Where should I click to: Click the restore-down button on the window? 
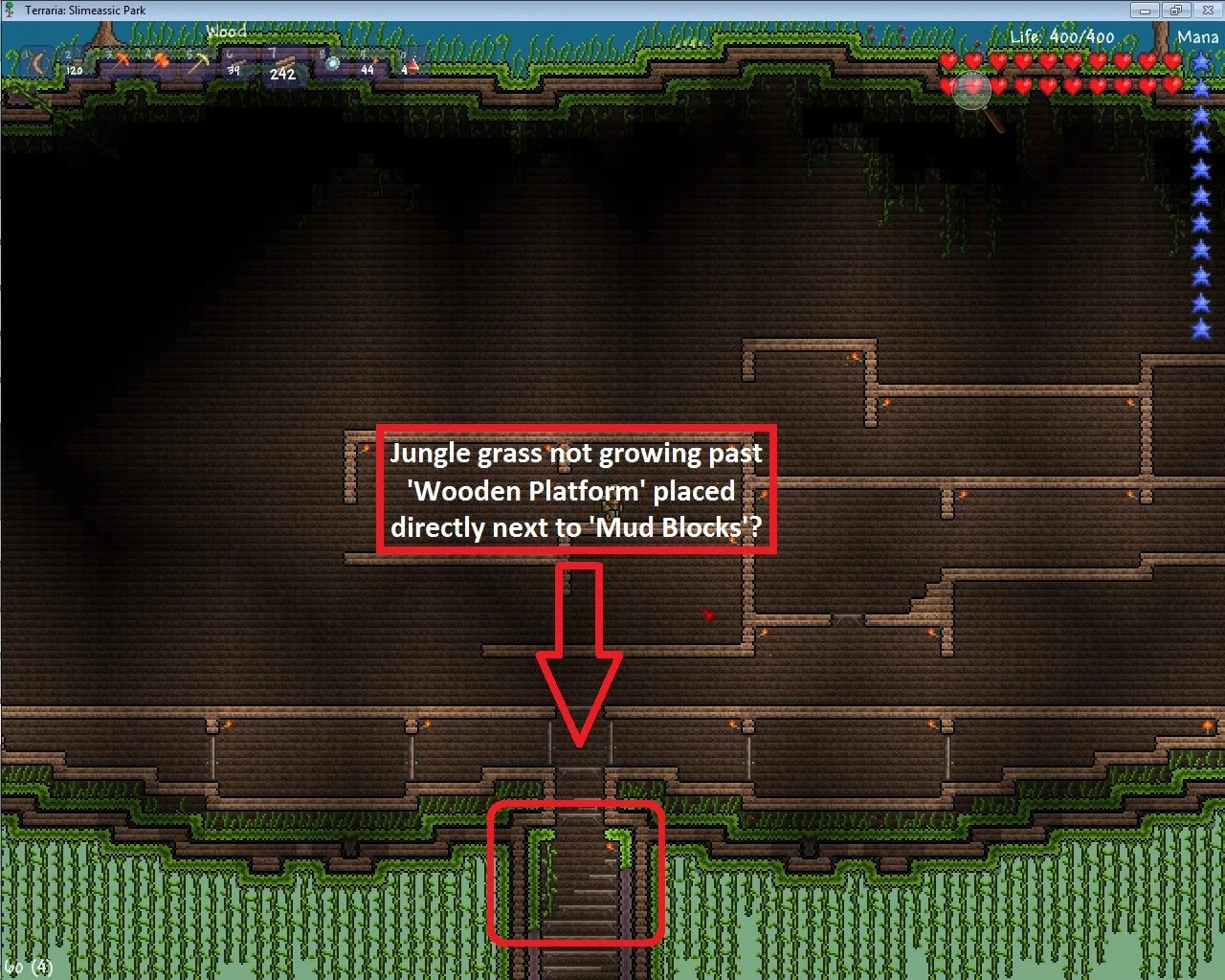(x=1176, y=10)
